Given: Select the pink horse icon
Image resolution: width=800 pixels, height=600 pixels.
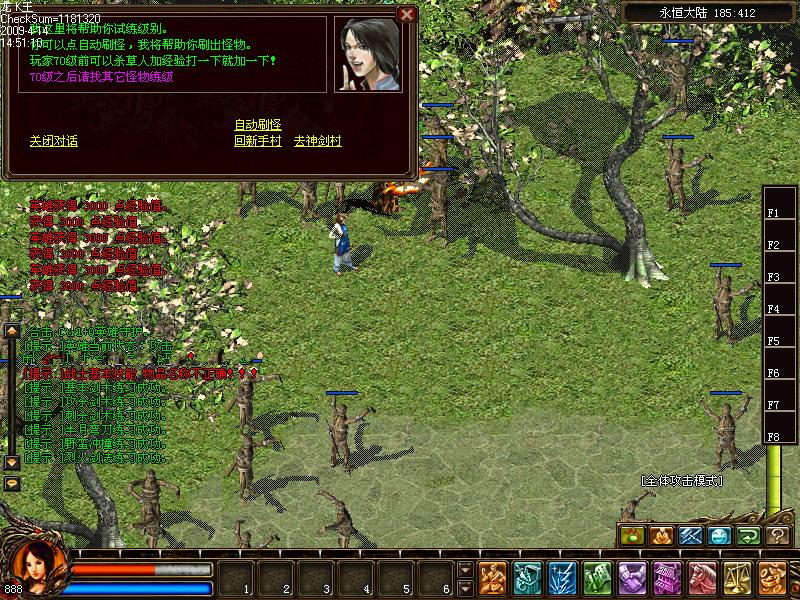Looking at the screenshot, I should [x=702, y=578].
